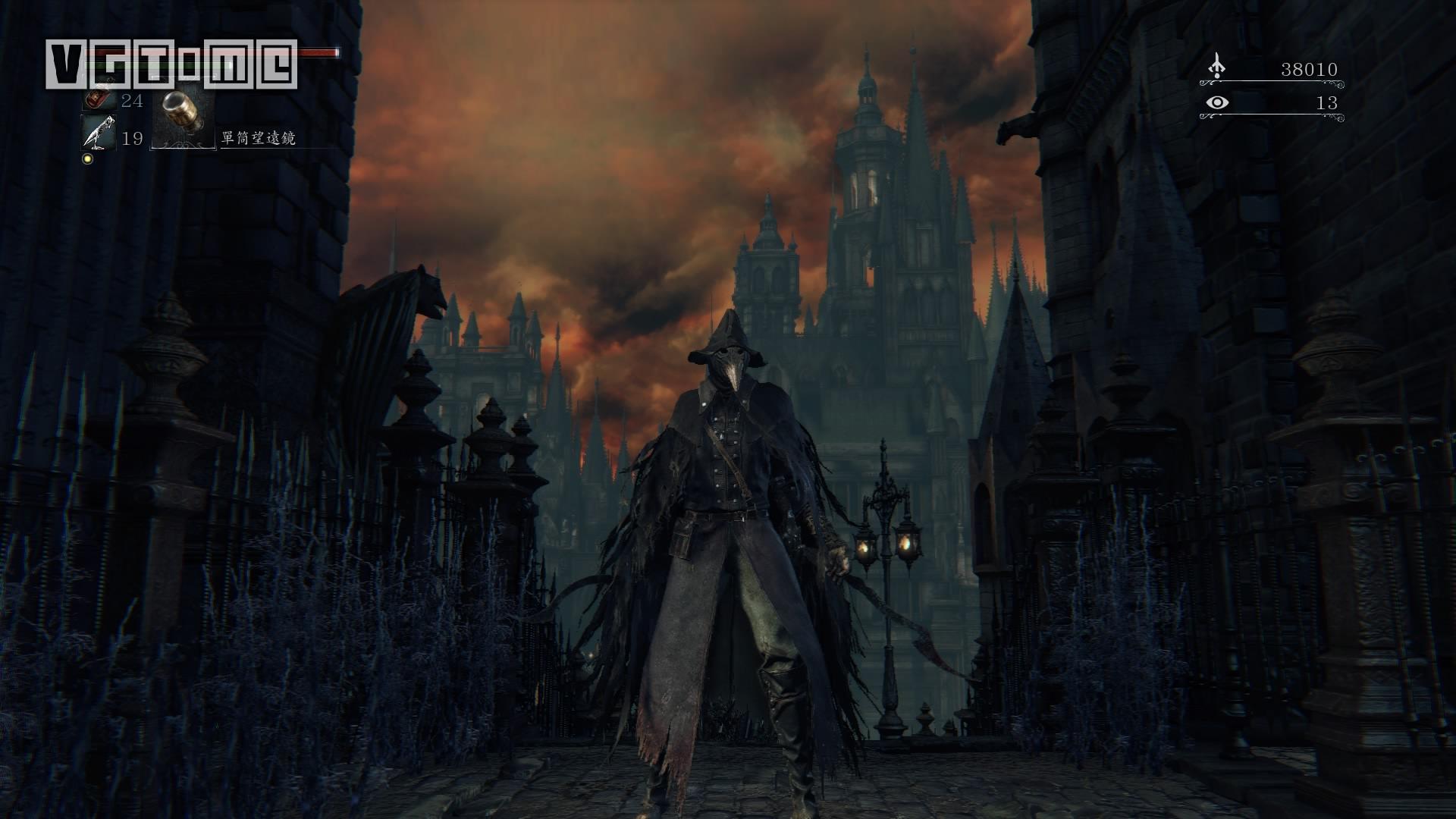The image size is (1456, 819).
Task: Click the blood echoes icon
Action: tap(1217, 67)
